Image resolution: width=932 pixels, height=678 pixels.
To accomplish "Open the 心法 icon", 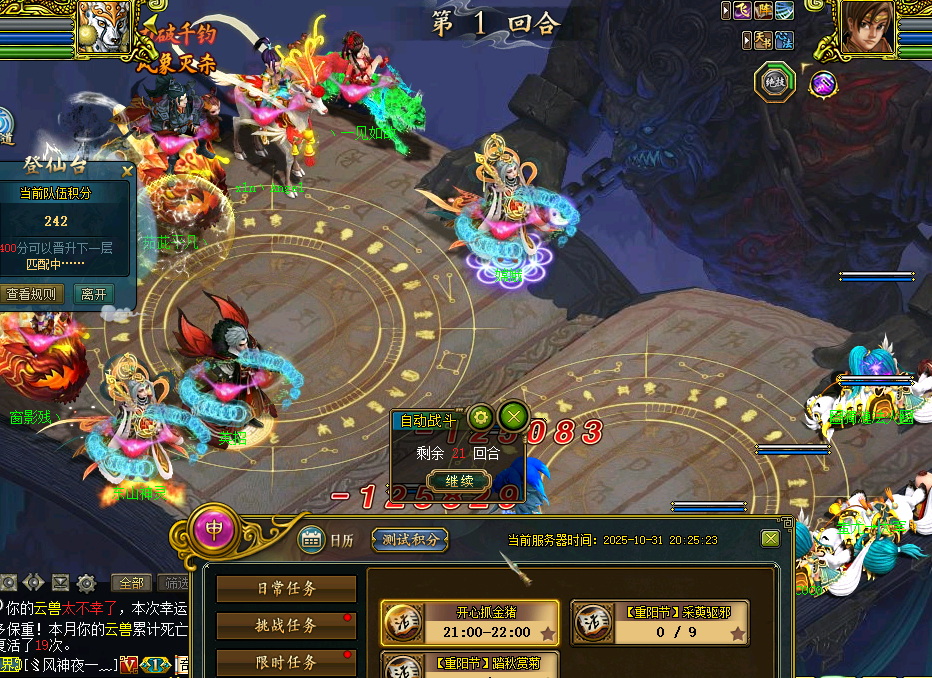I will point(786,40).
